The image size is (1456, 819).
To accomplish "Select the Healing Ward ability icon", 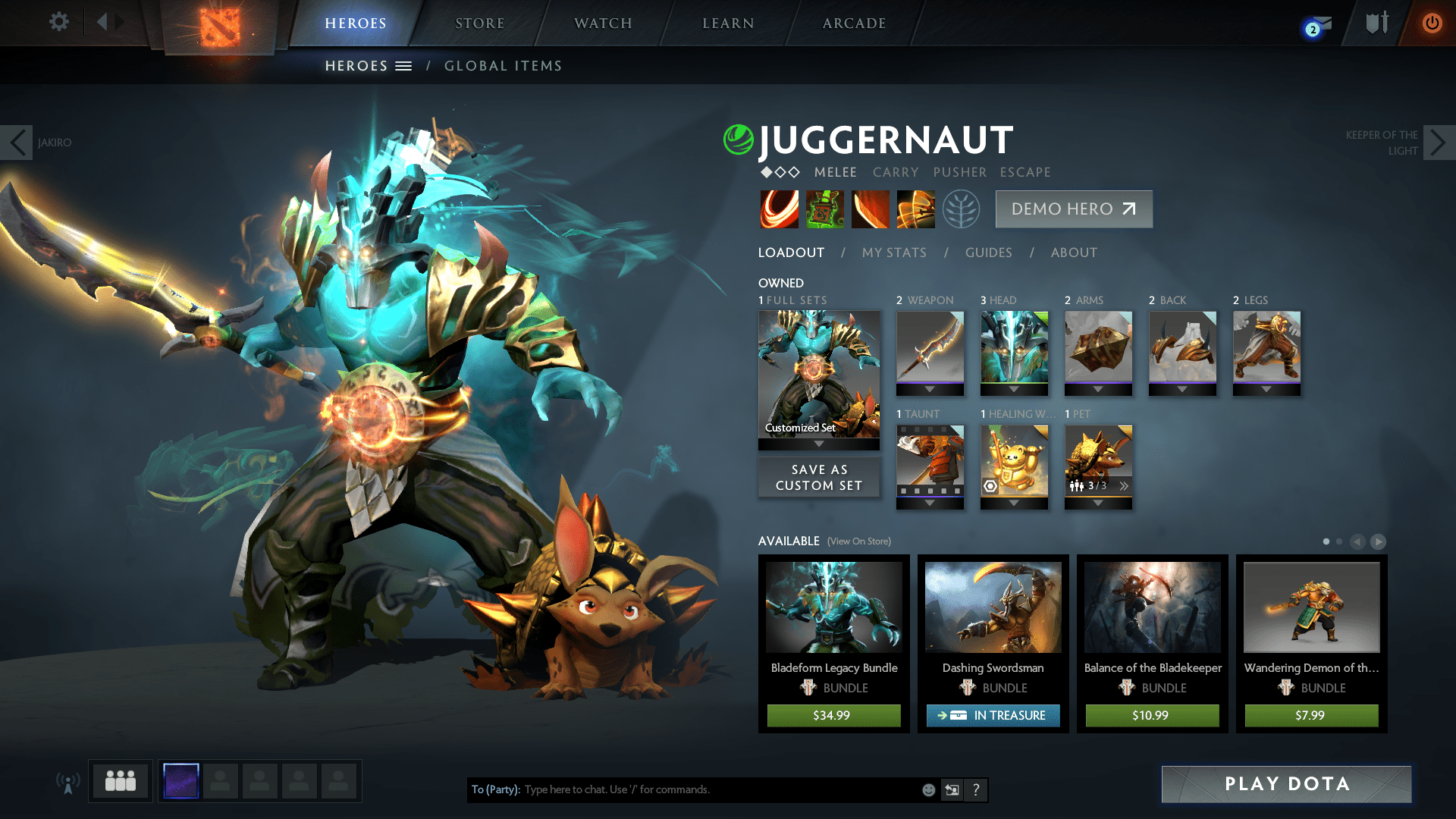I will 825,209.
